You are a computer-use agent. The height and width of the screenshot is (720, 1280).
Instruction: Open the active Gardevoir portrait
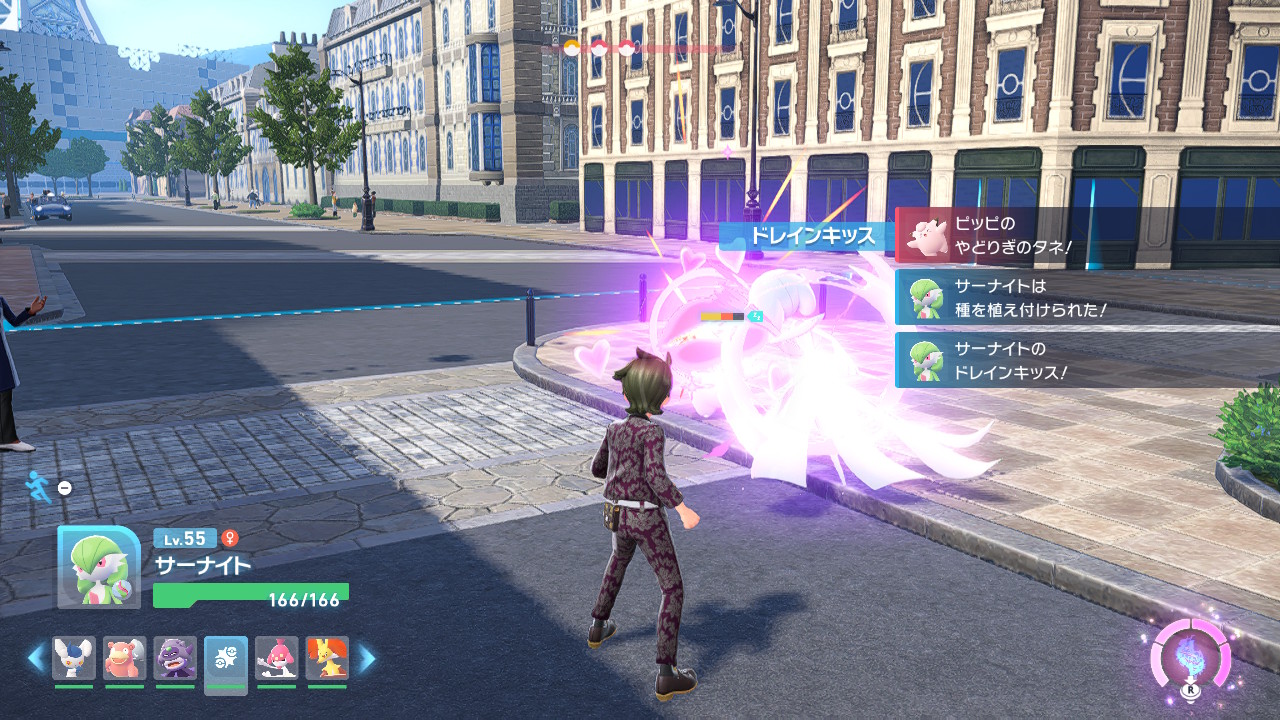pos(98,567)
